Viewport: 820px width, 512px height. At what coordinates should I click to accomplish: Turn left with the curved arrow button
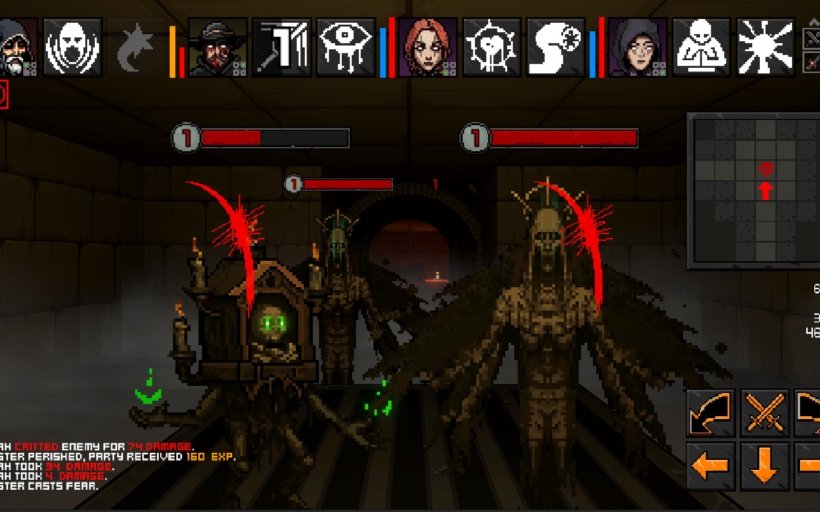click(711, 413)
